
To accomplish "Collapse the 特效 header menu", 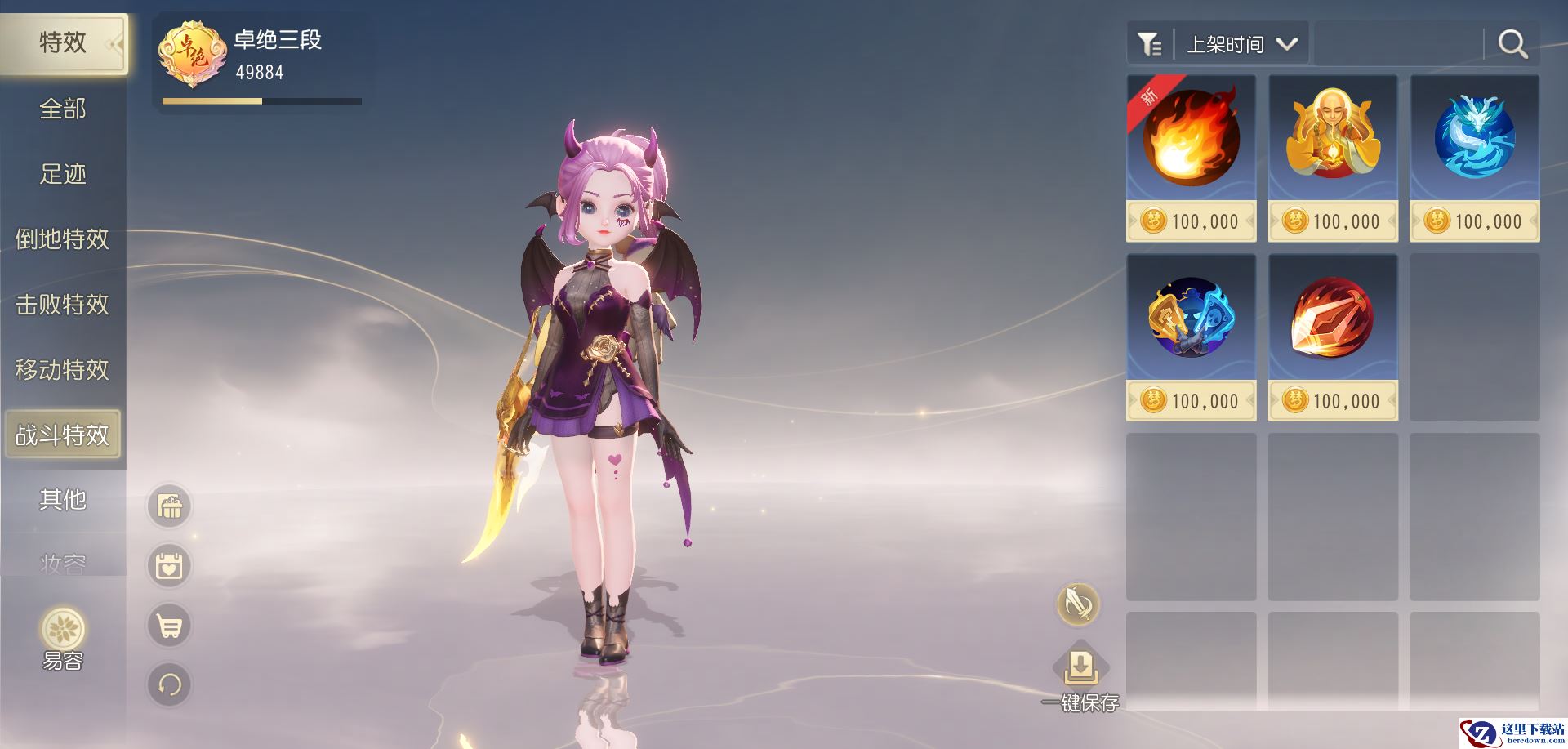I will (x=114, y=43).
